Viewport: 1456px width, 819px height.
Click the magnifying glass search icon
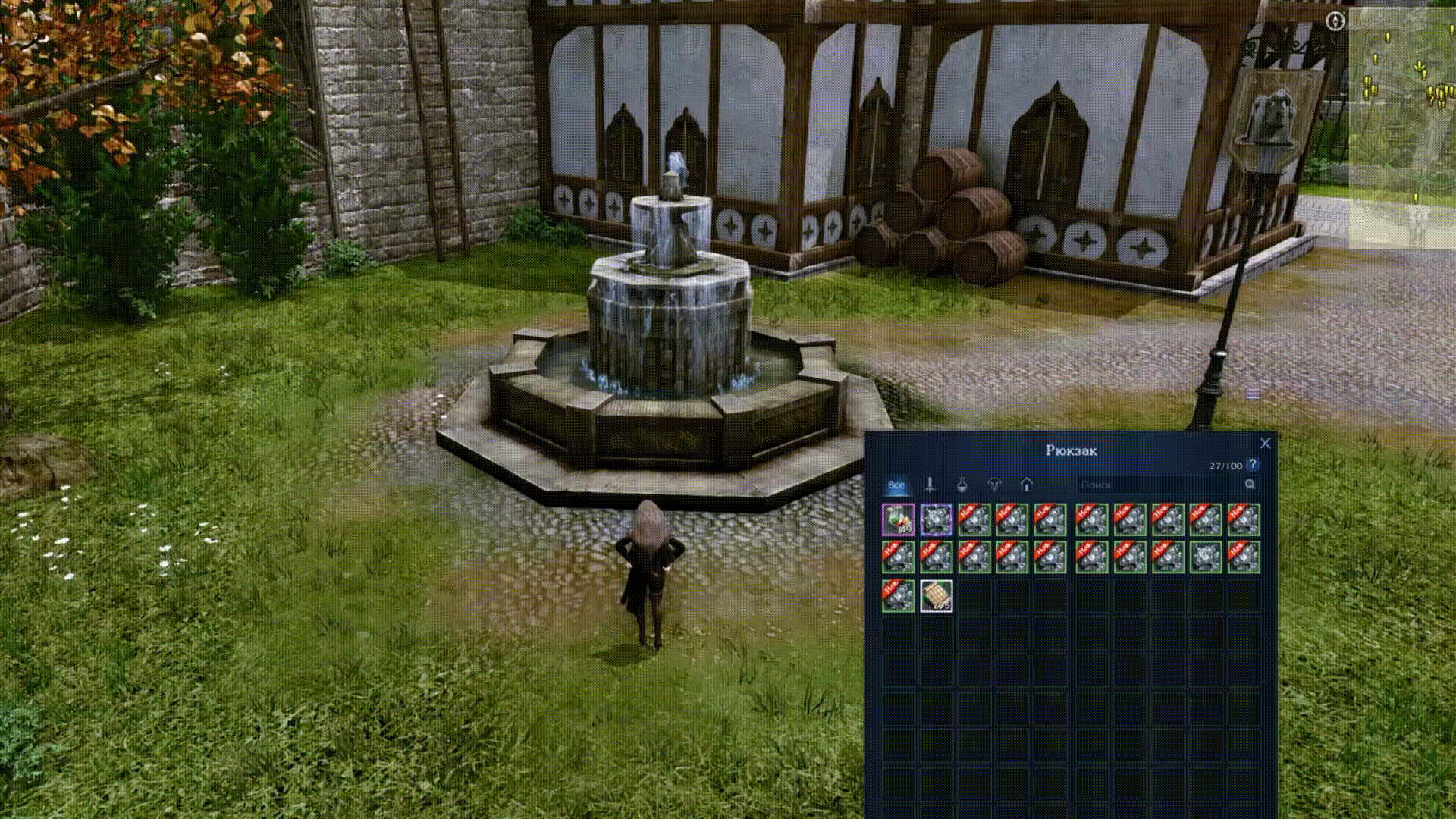pos(1250,485)
